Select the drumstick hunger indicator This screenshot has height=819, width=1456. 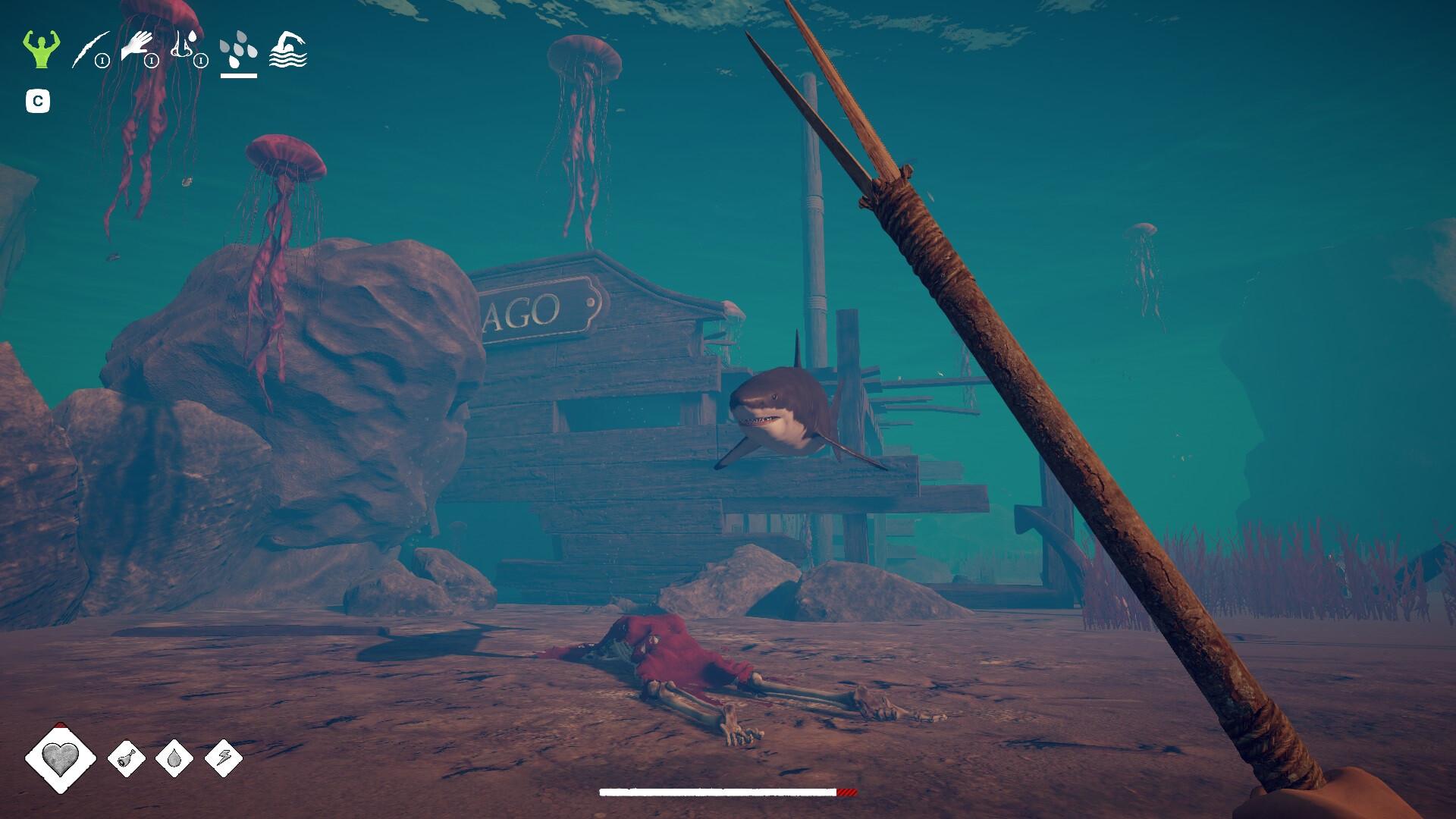(127, 758)
